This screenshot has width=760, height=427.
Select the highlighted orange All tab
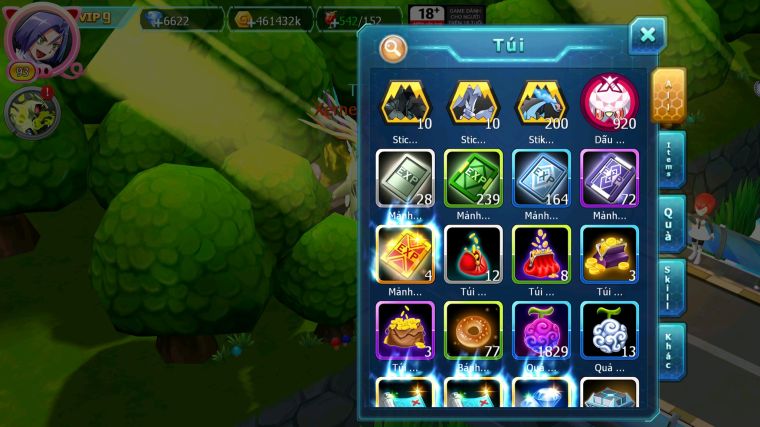pos(668,96)
